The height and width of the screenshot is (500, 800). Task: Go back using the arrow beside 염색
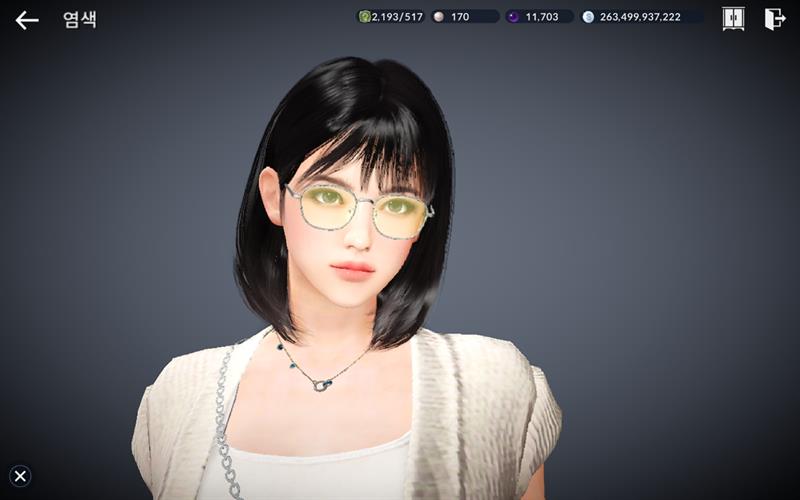[x=27, y=20]
